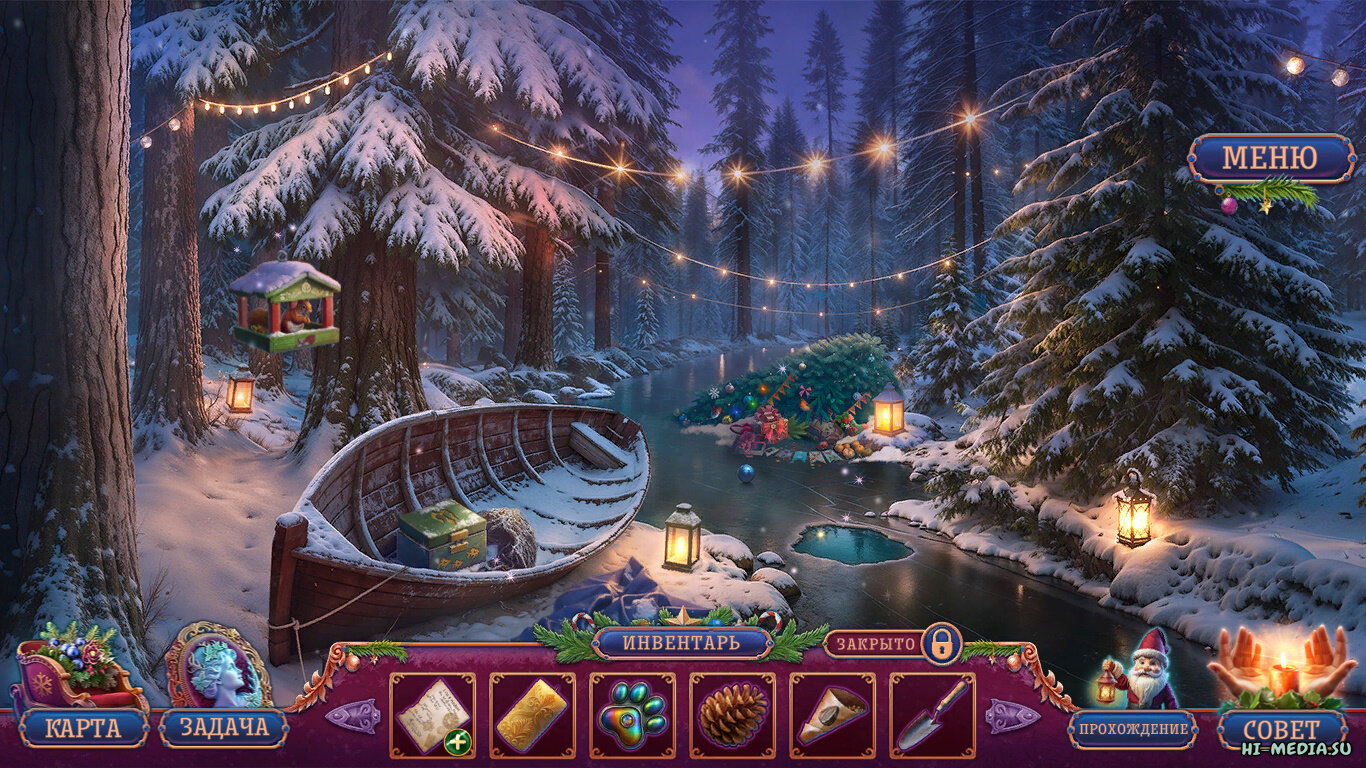Open the МЕНЮ button
1366x768 pixels.
(1271, 158)
